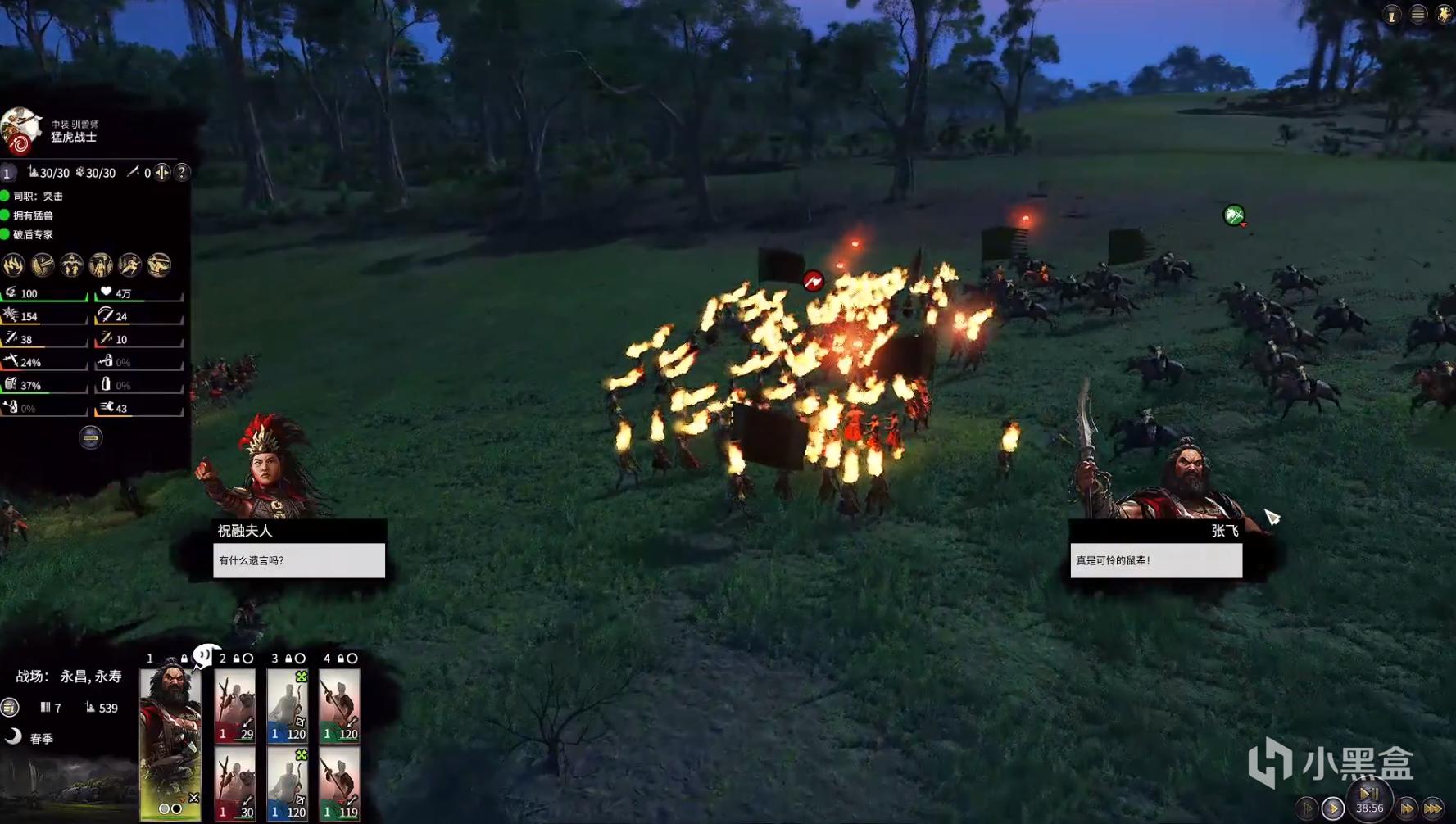
Task: Set battle to normal play speed
Action: point(1333,809)
